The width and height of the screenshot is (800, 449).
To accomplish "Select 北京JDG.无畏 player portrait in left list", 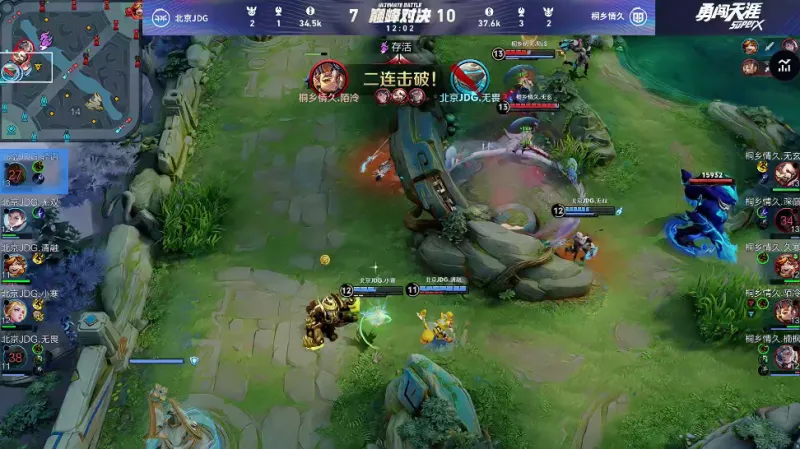I will [15, 358].
